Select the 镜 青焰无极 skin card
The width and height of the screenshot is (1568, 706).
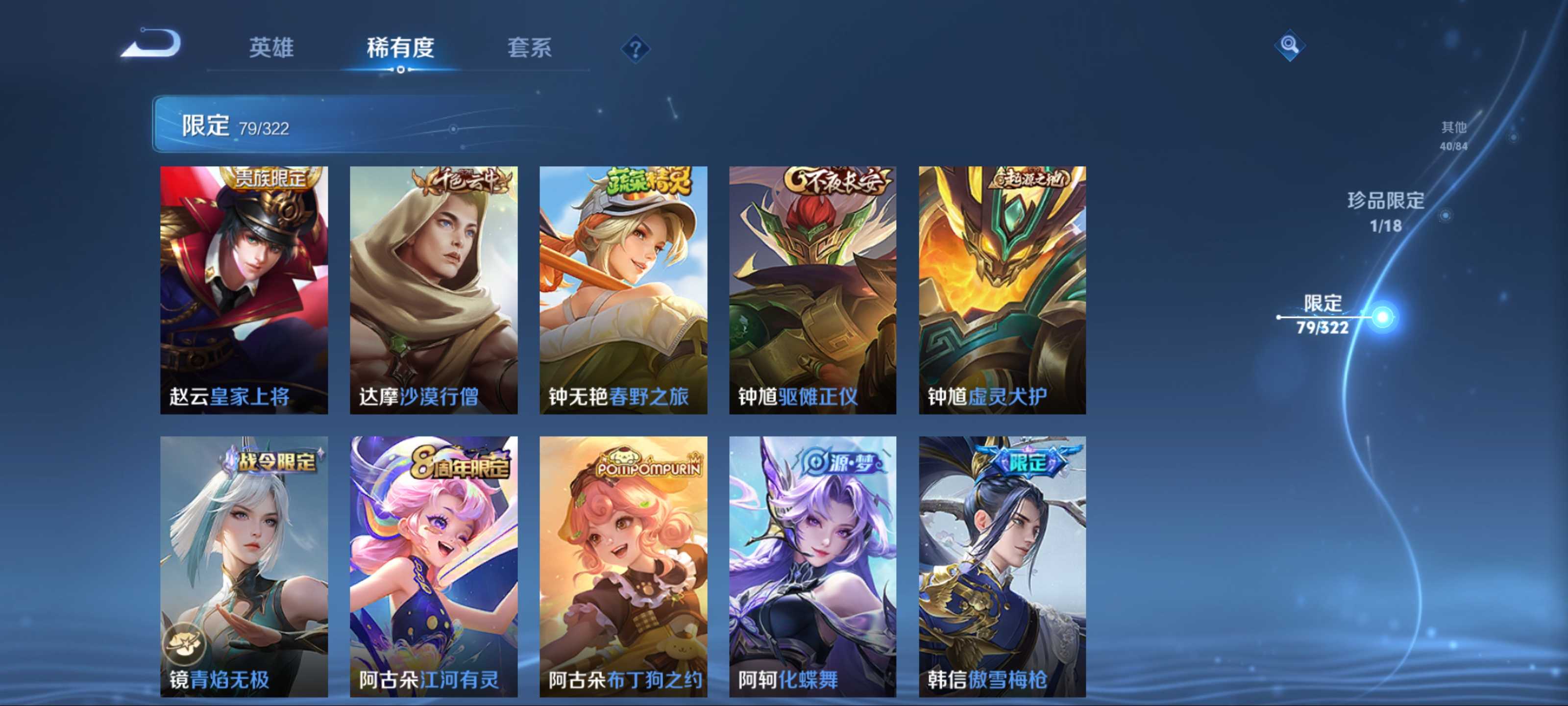point(244,566)
